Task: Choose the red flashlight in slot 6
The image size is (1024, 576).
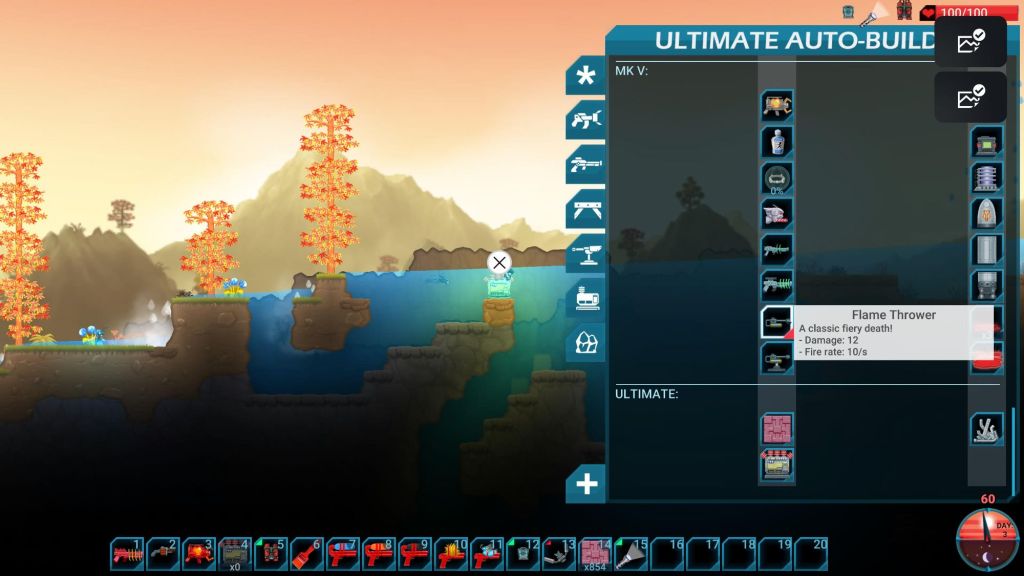Action: (308, 553)
